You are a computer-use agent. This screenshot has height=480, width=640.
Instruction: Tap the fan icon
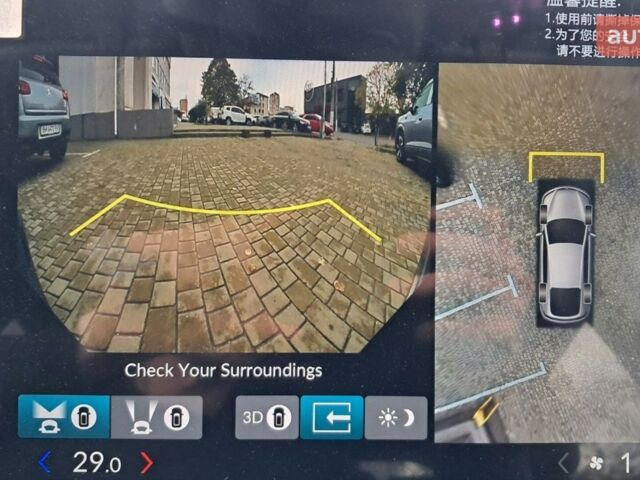point(597,463)
